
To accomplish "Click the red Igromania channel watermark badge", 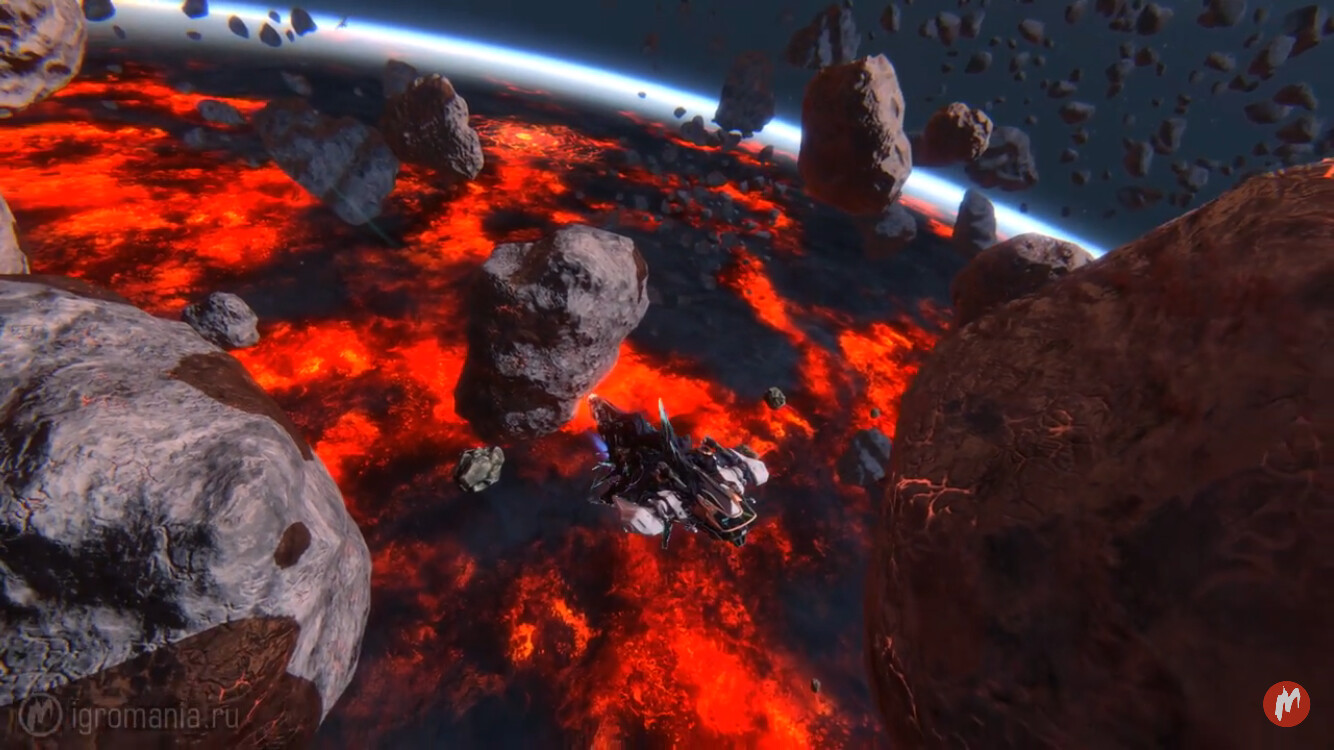I will tap(1286, 703).
